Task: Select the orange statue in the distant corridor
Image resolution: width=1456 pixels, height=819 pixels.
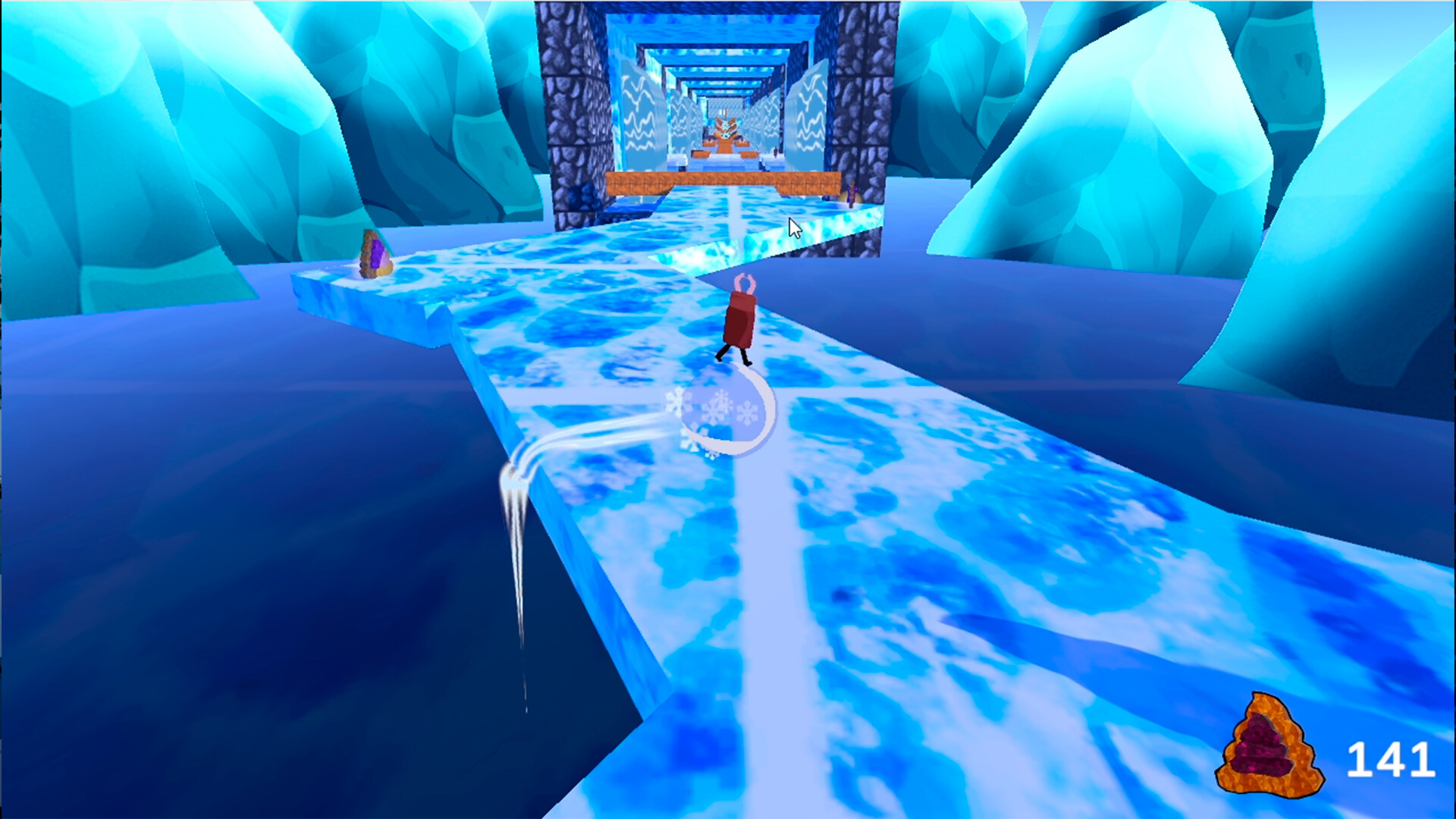Action: (x=725, y=130)
